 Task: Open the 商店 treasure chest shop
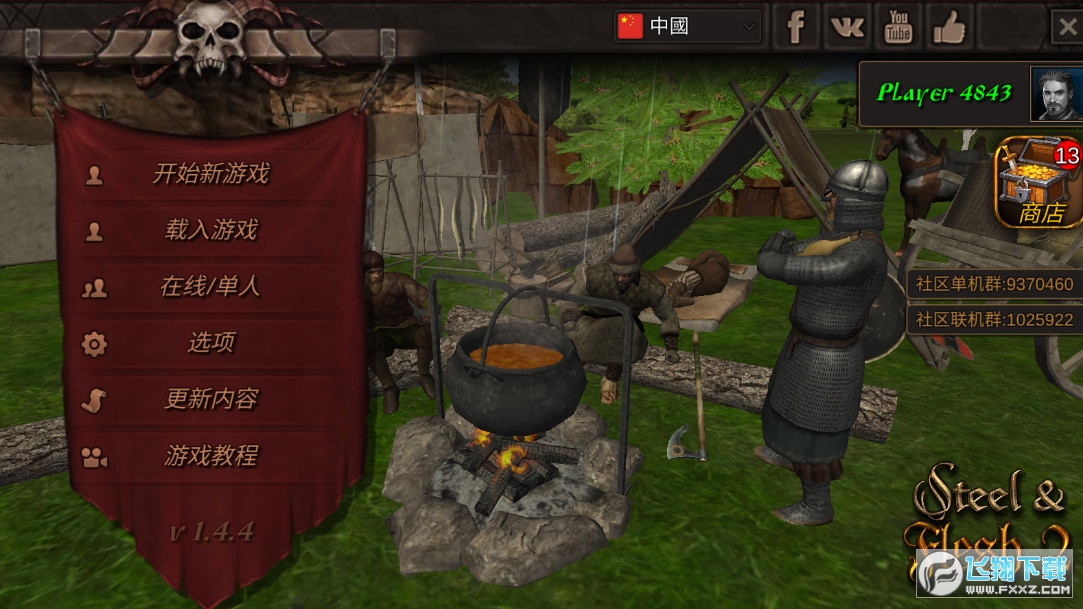pos(1039,183)
